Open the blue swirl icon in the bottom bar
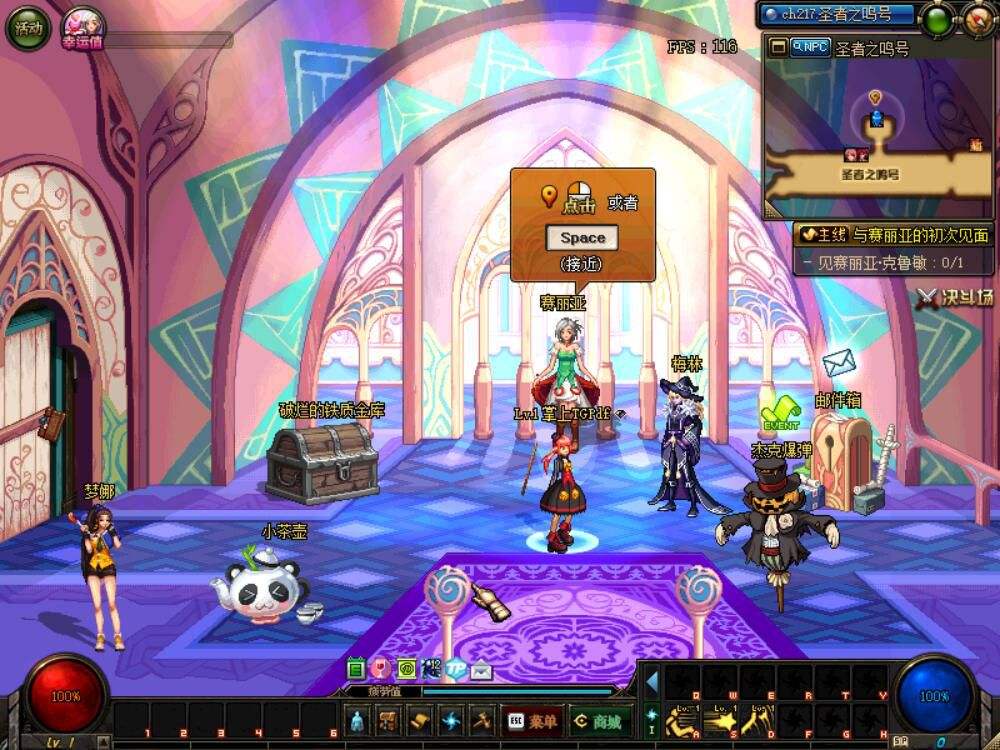Viewport: 1000px width, 750px height. click(x=451, y=720)
